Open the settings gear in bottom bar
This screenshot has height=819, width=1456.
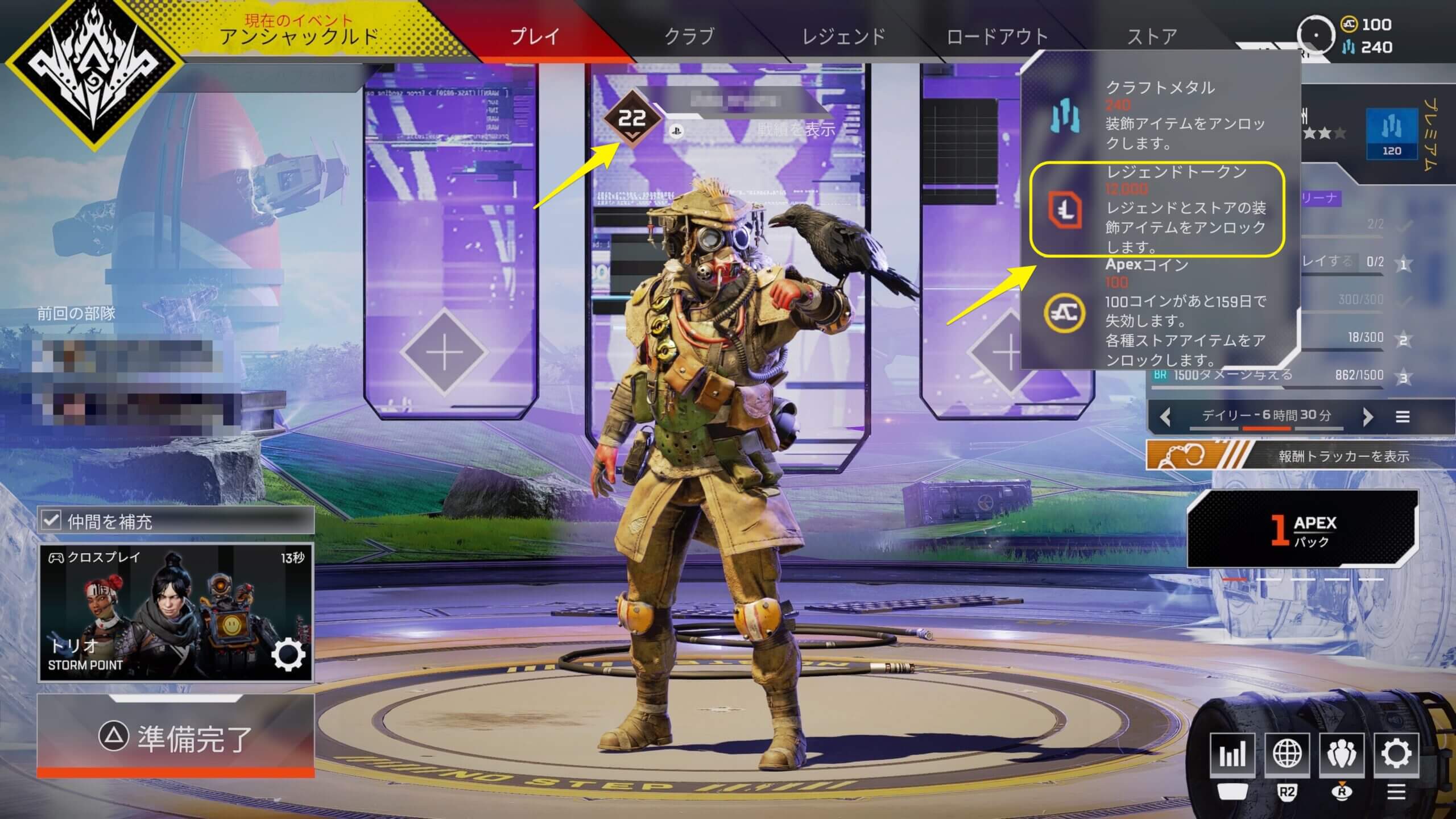pos(1396,754)
